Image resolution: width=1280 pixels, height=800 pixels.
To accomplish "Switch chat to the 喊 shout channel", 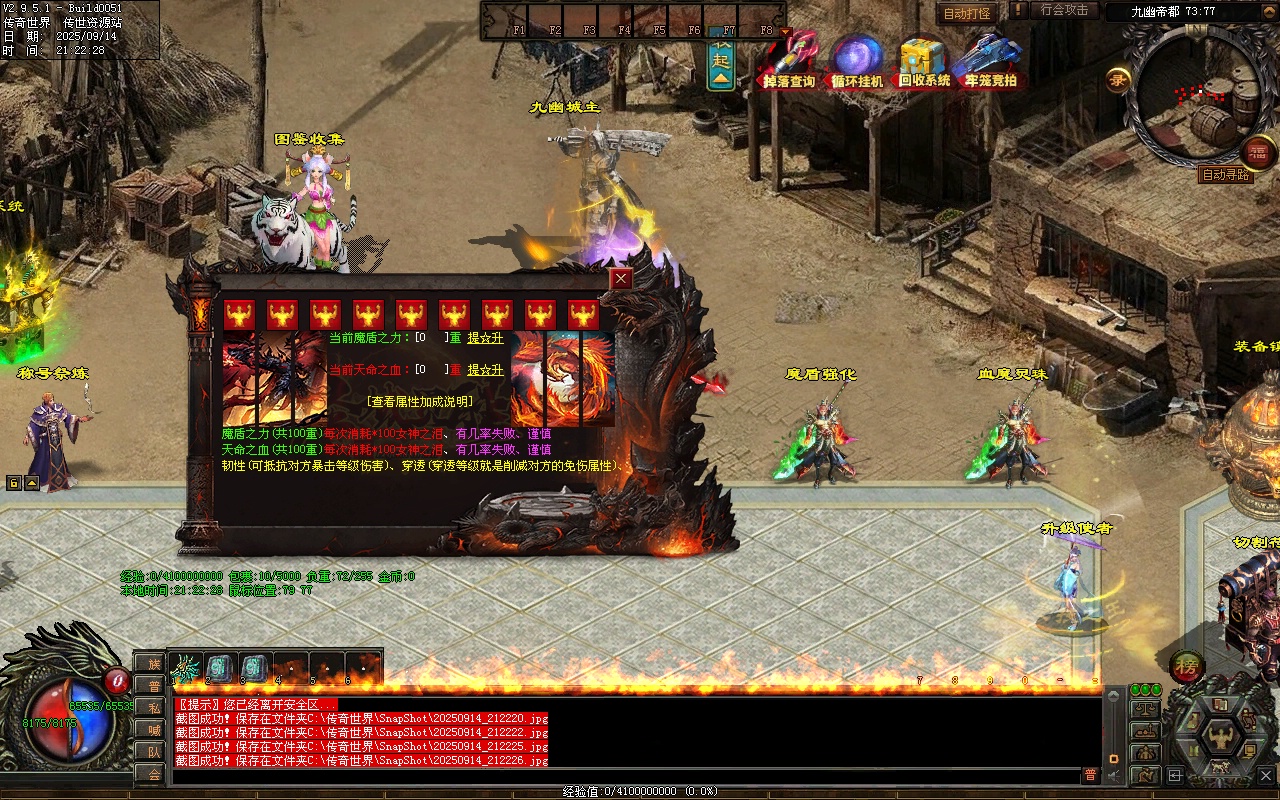I will [154, 730].
